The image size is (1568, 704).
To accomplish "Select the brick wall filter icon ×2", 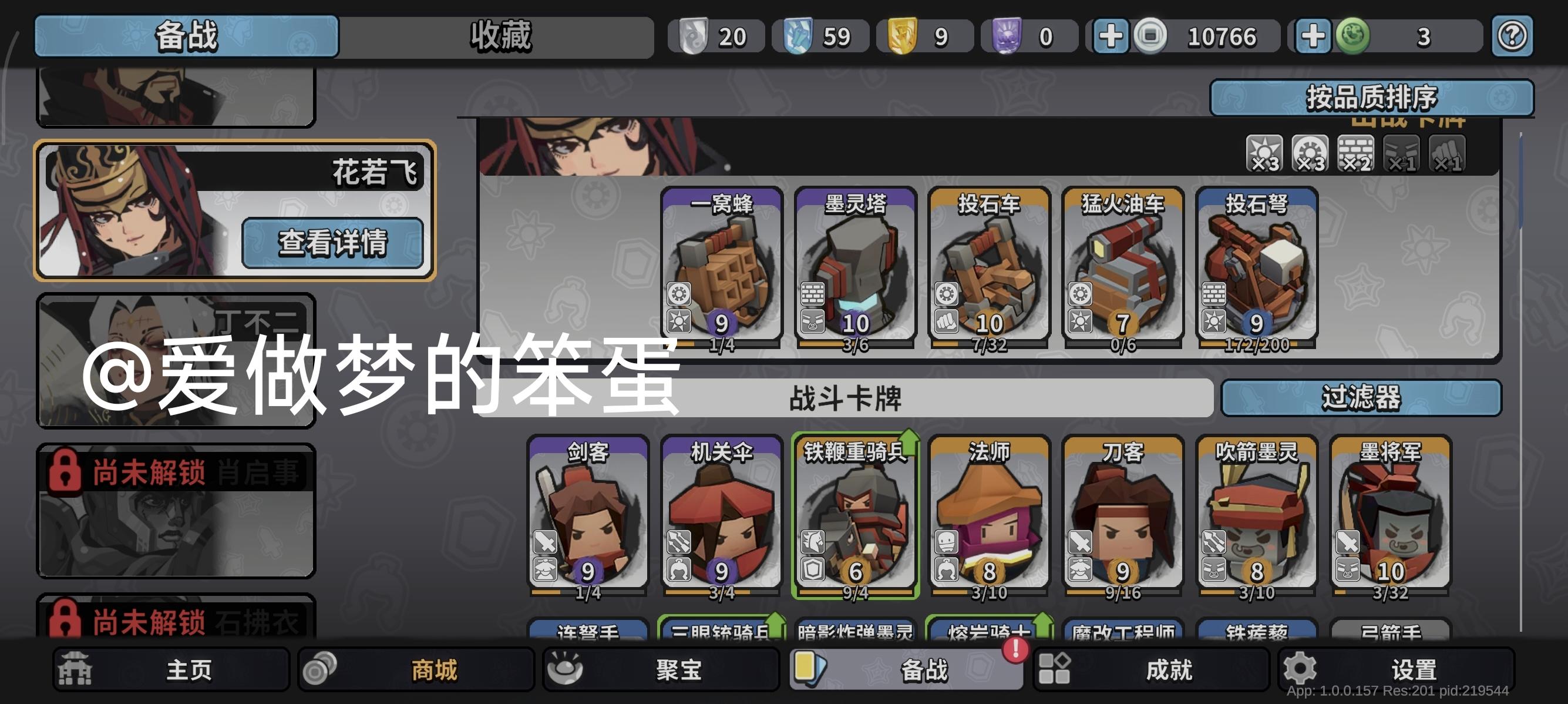I will (x=1357, y=153).
